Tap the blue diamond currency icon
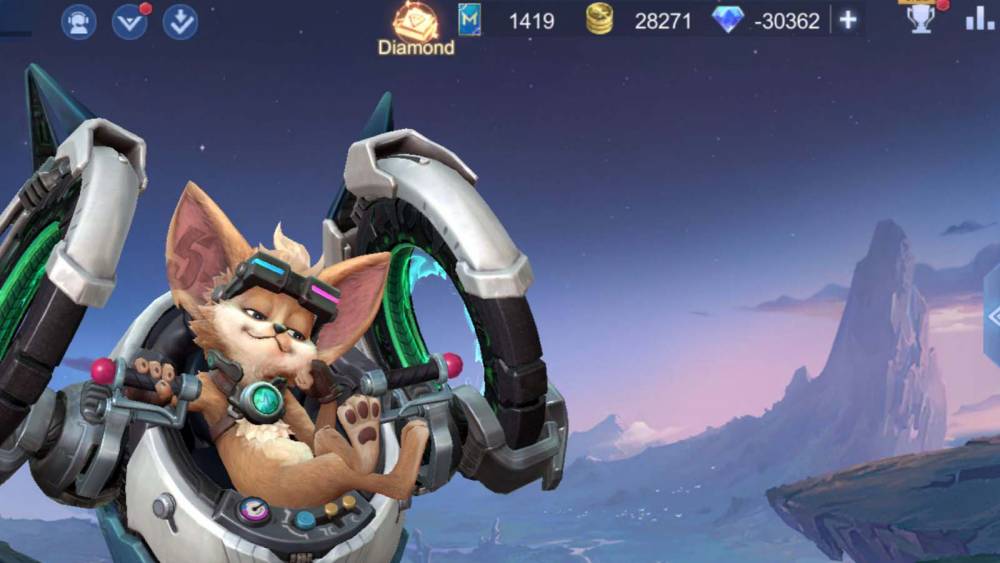Viewport: 1000px width, 563px height. tap(727, 19)
